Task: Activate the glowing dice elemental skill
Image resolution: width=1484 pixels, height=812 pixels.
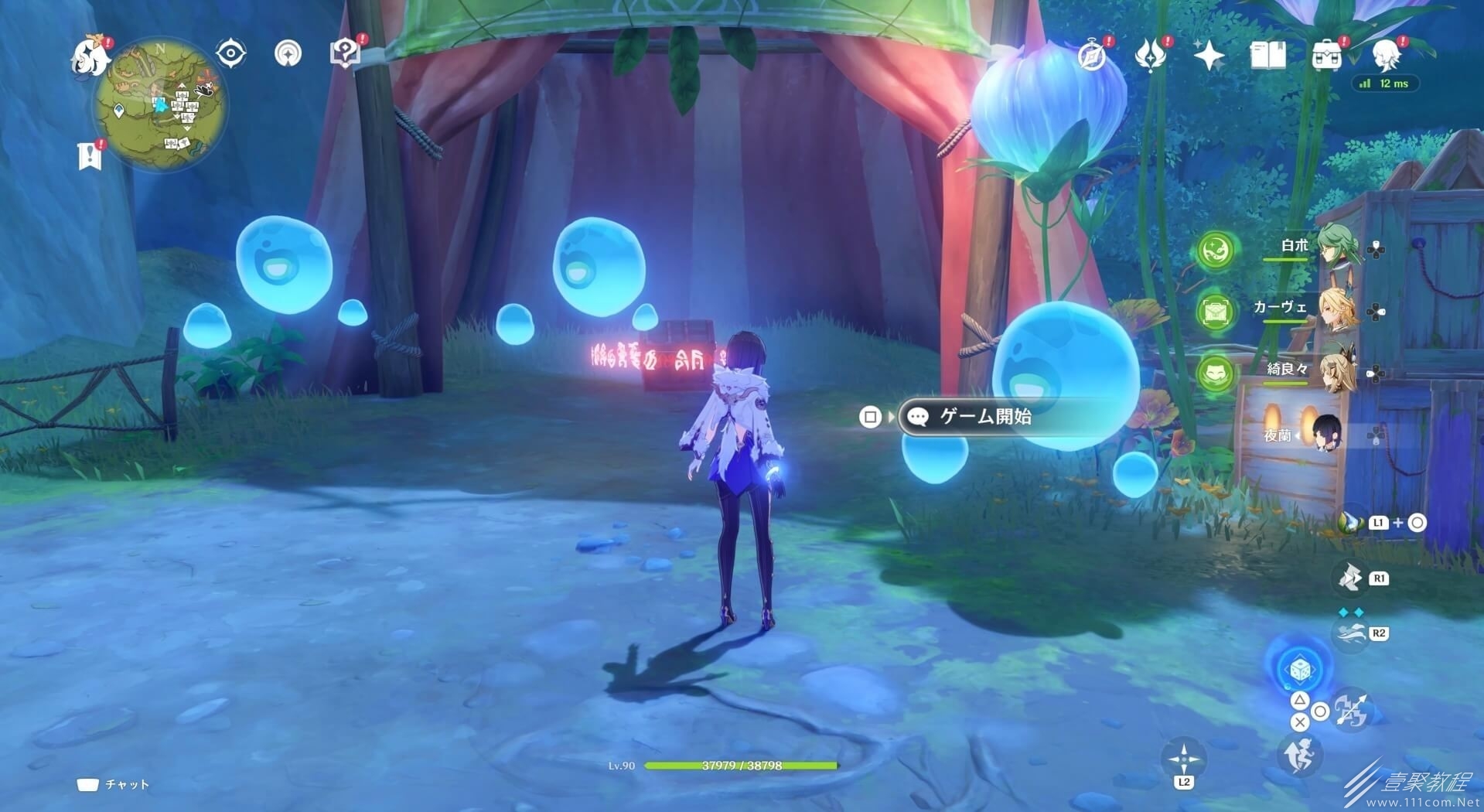Action: (x=1299, y=670)
